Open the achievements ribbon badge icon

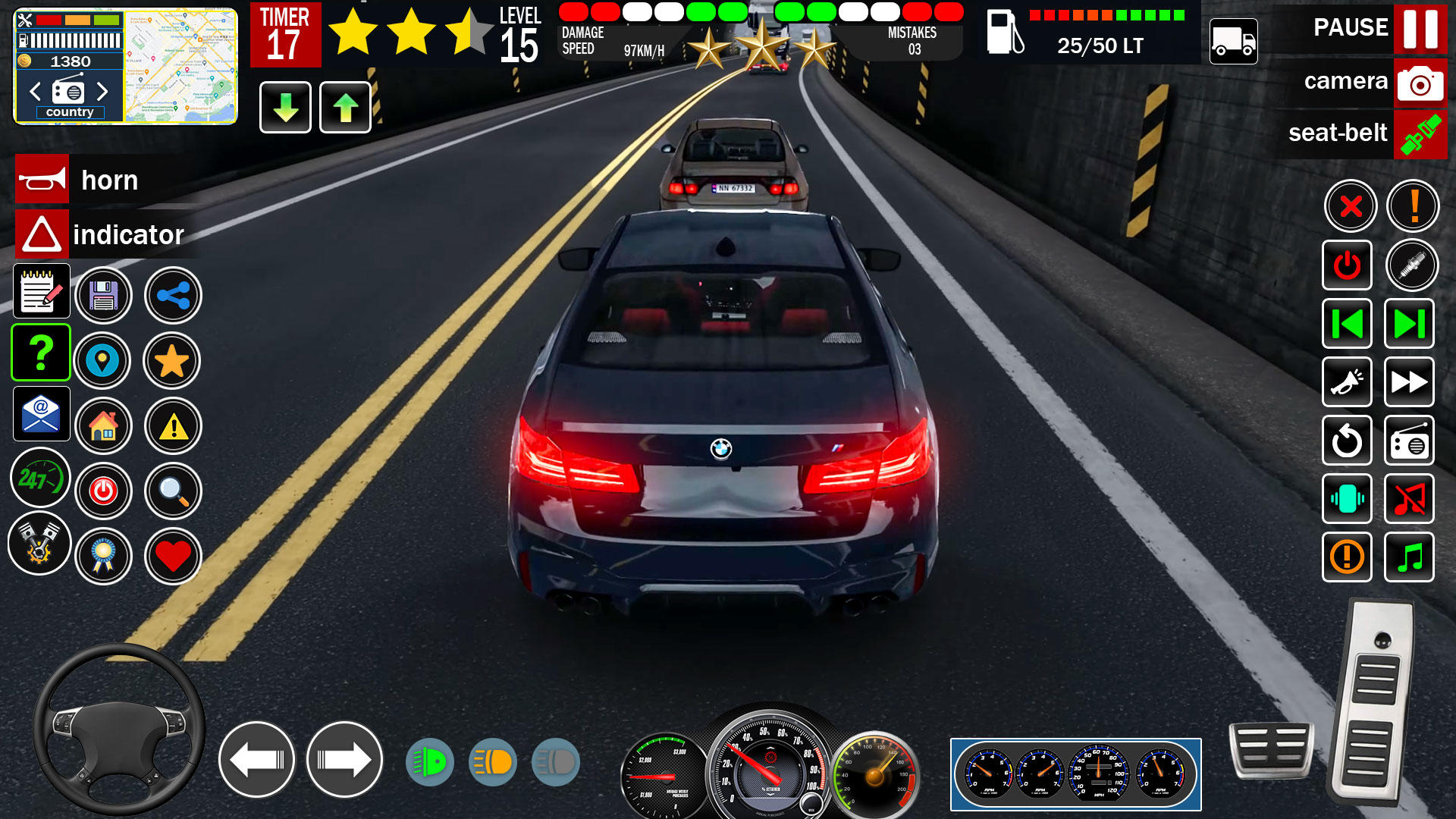(x=104, y=556)
